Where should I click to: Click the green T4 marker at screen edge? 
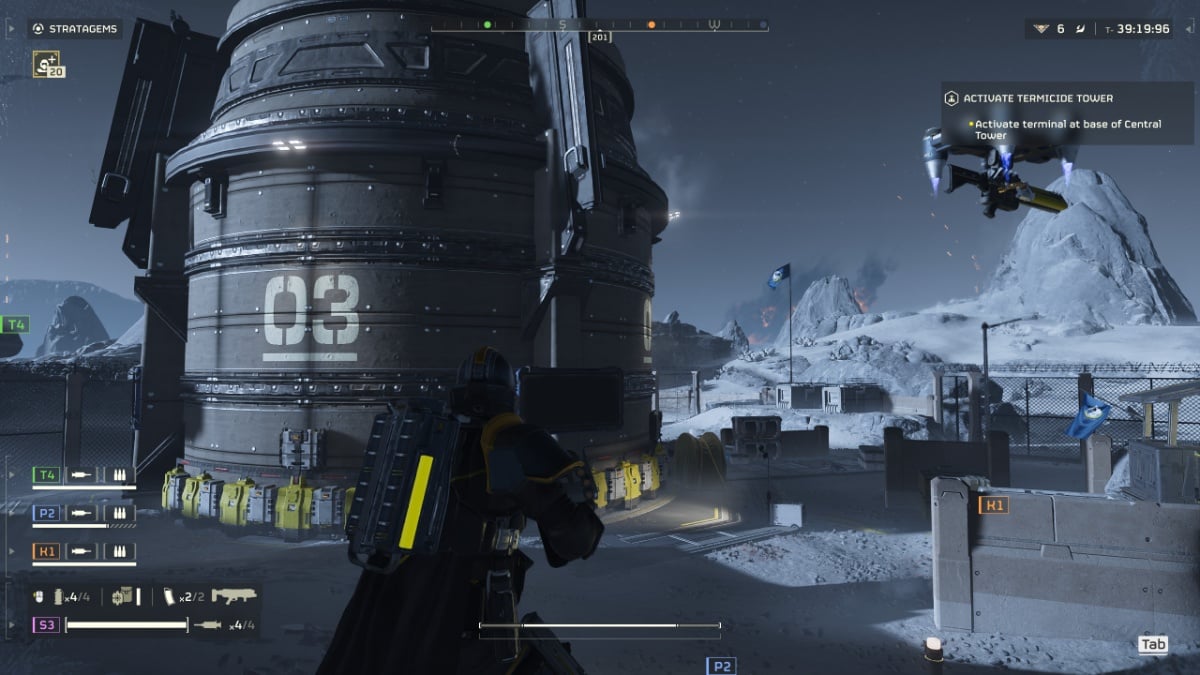[x=15, y=324]
